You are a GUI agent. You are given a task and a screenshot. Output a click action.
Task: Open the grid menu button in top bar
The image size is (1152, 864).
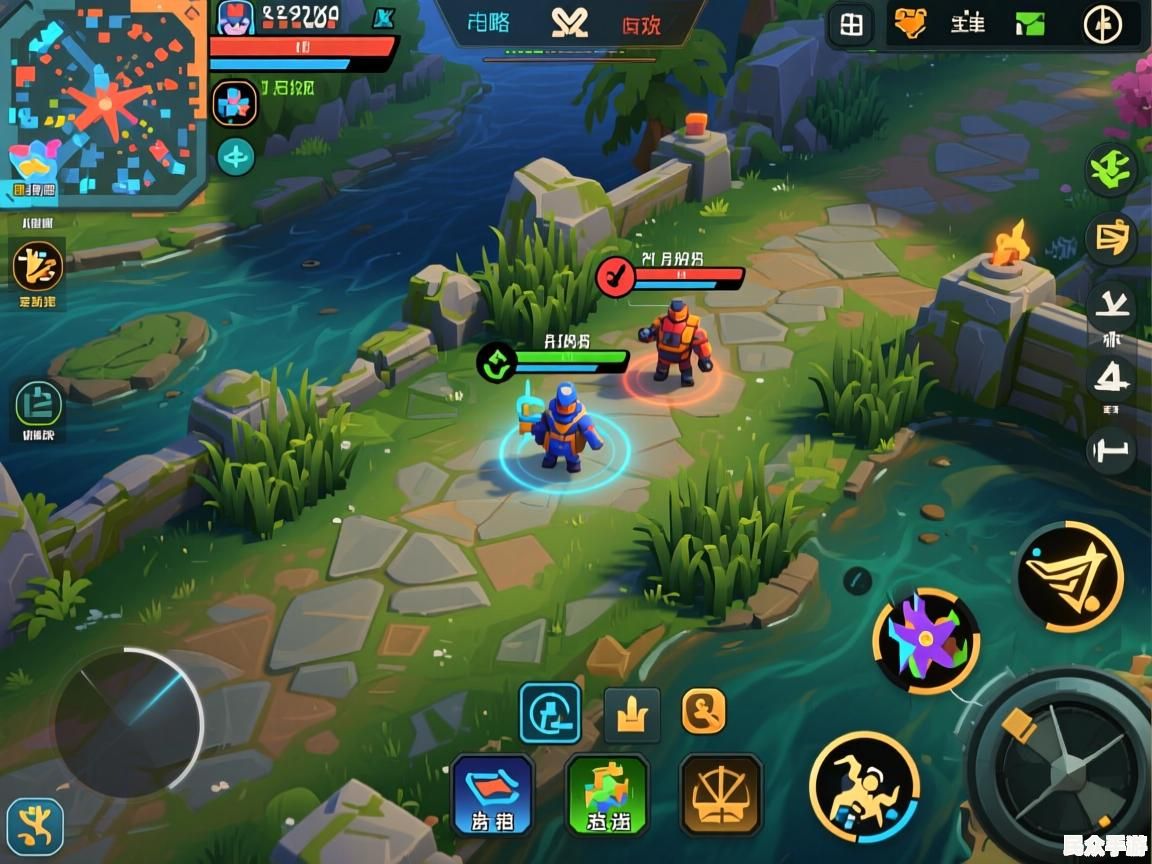(x=851, y=25)
